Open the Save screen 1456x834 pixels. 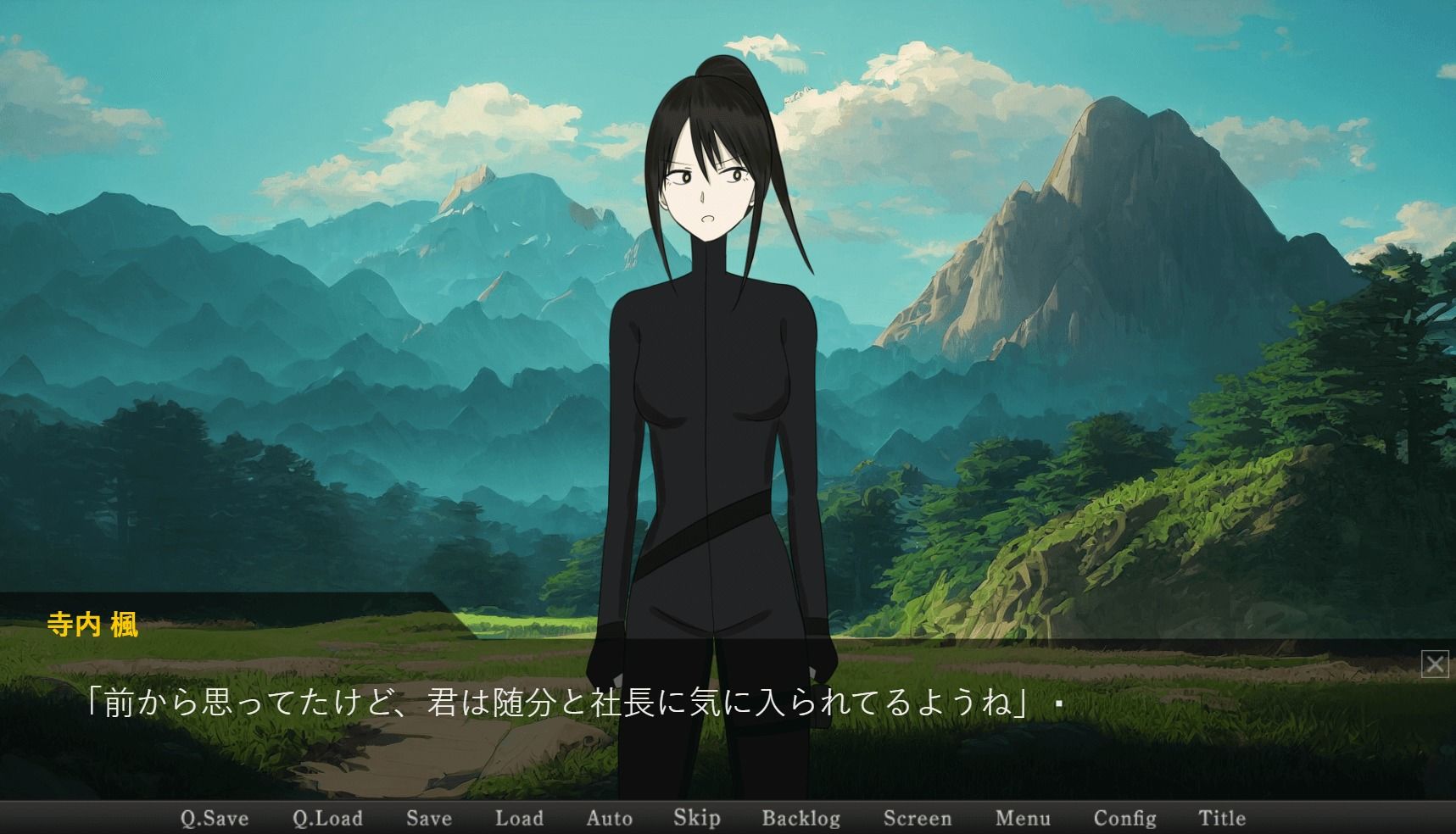coord(429,817)
